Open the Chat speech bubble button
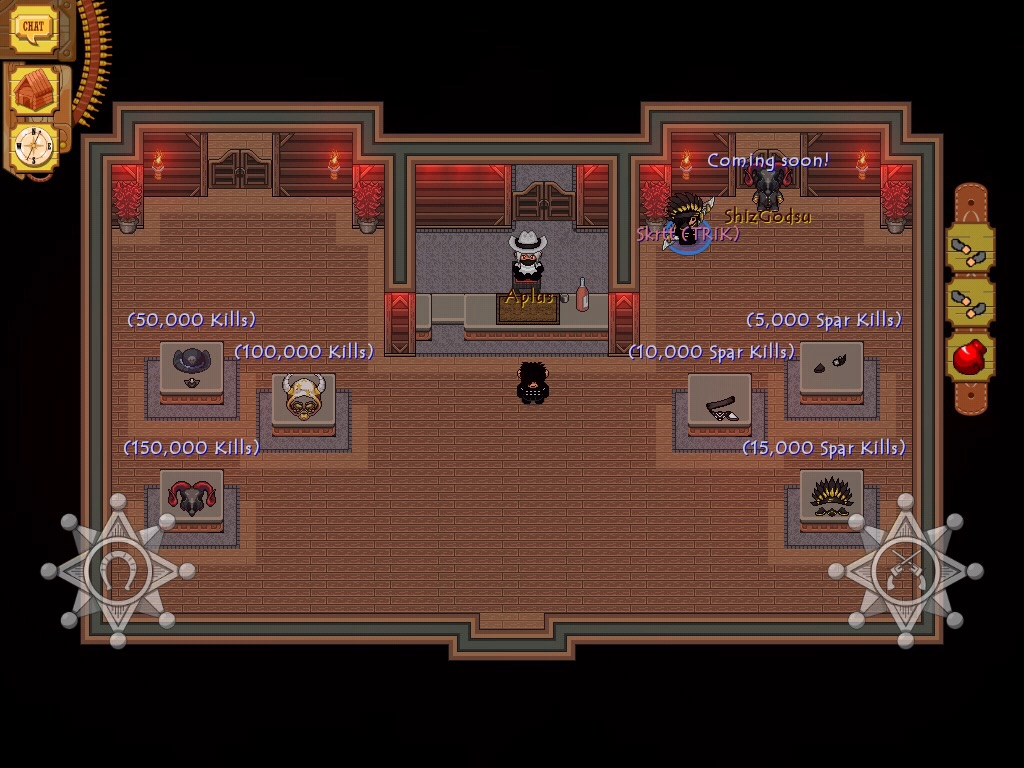 coord(33,27)
